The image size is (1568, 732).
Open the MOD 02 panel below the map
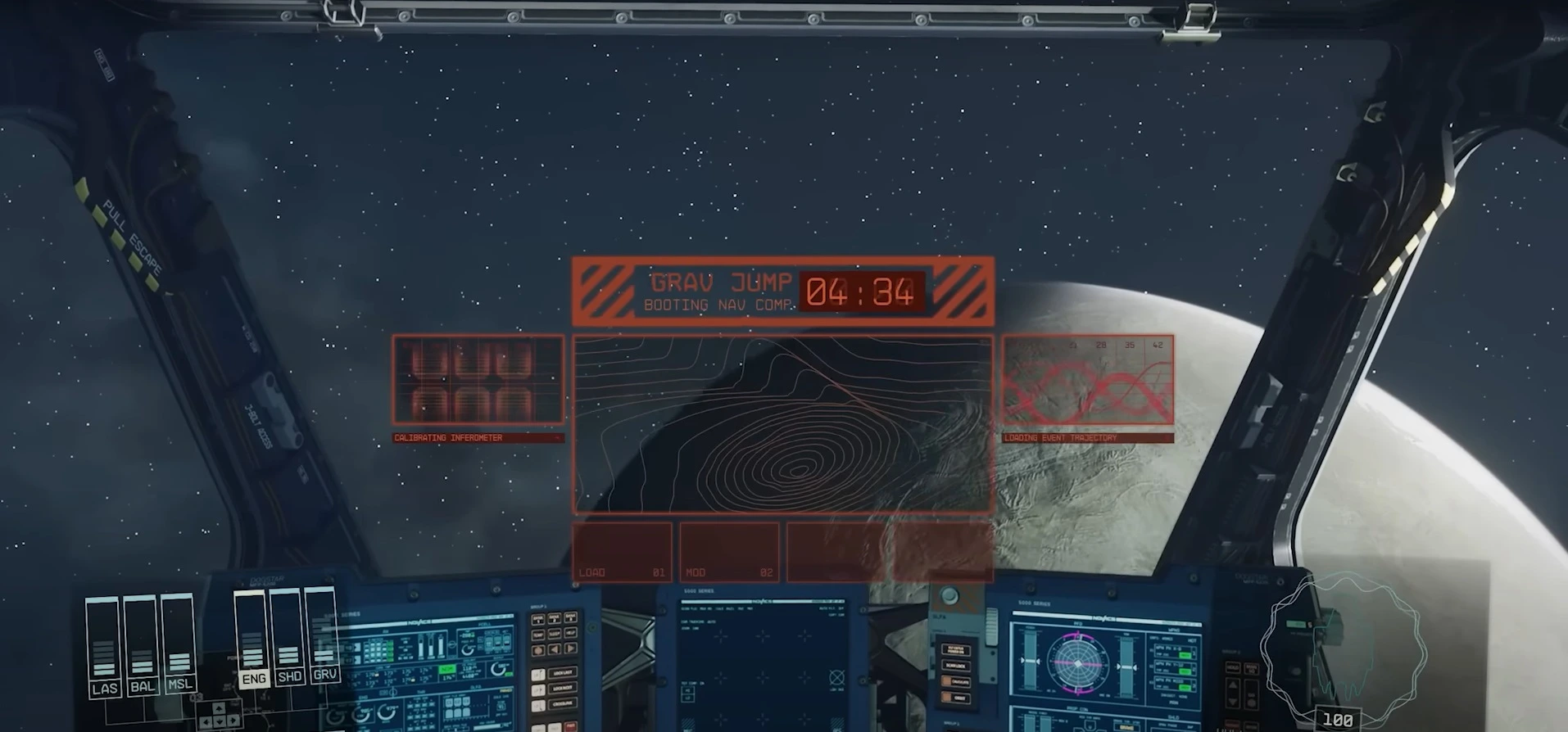point(727,553)
